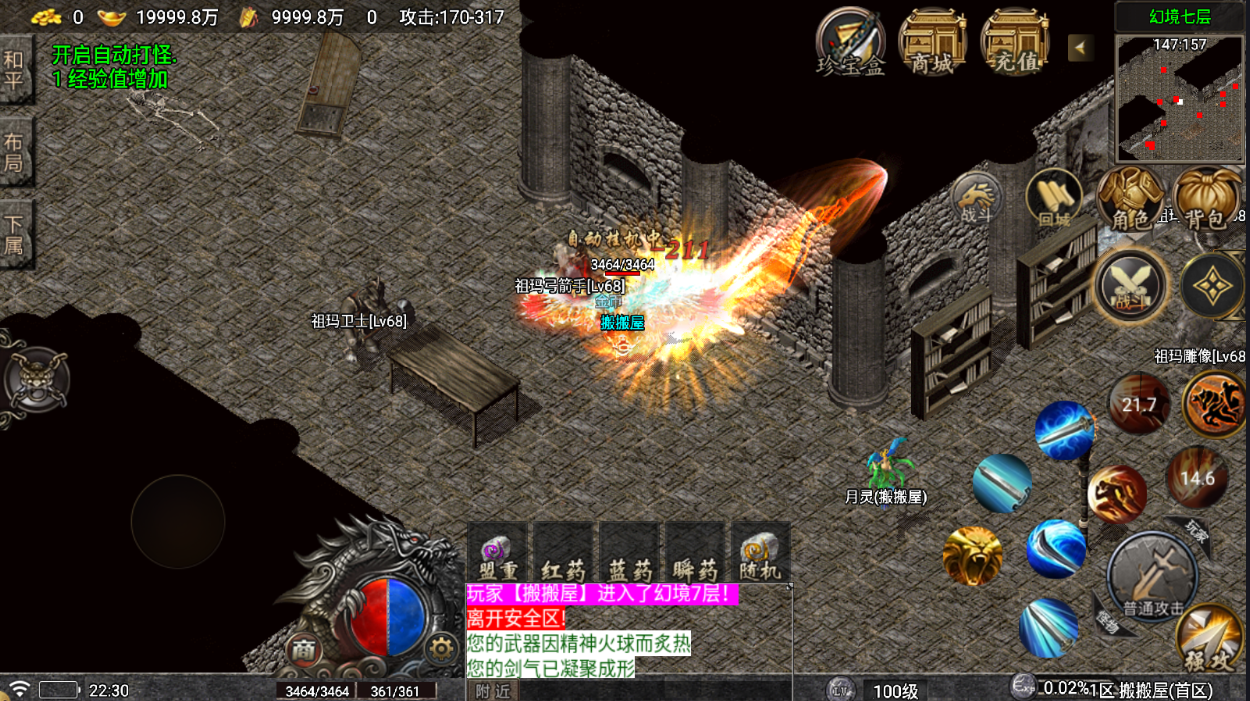This screenshot has width=1250, height=701.
Task: Collapse the top icon bar with the gold arrow
Action: coord(1080,48)
